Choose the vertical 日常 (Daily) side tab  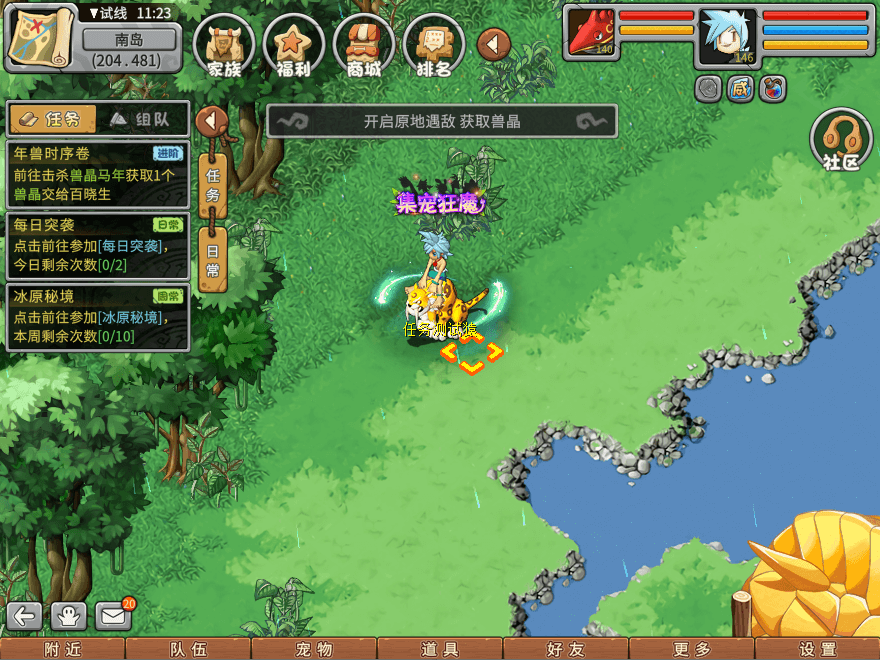click(213, 259)
